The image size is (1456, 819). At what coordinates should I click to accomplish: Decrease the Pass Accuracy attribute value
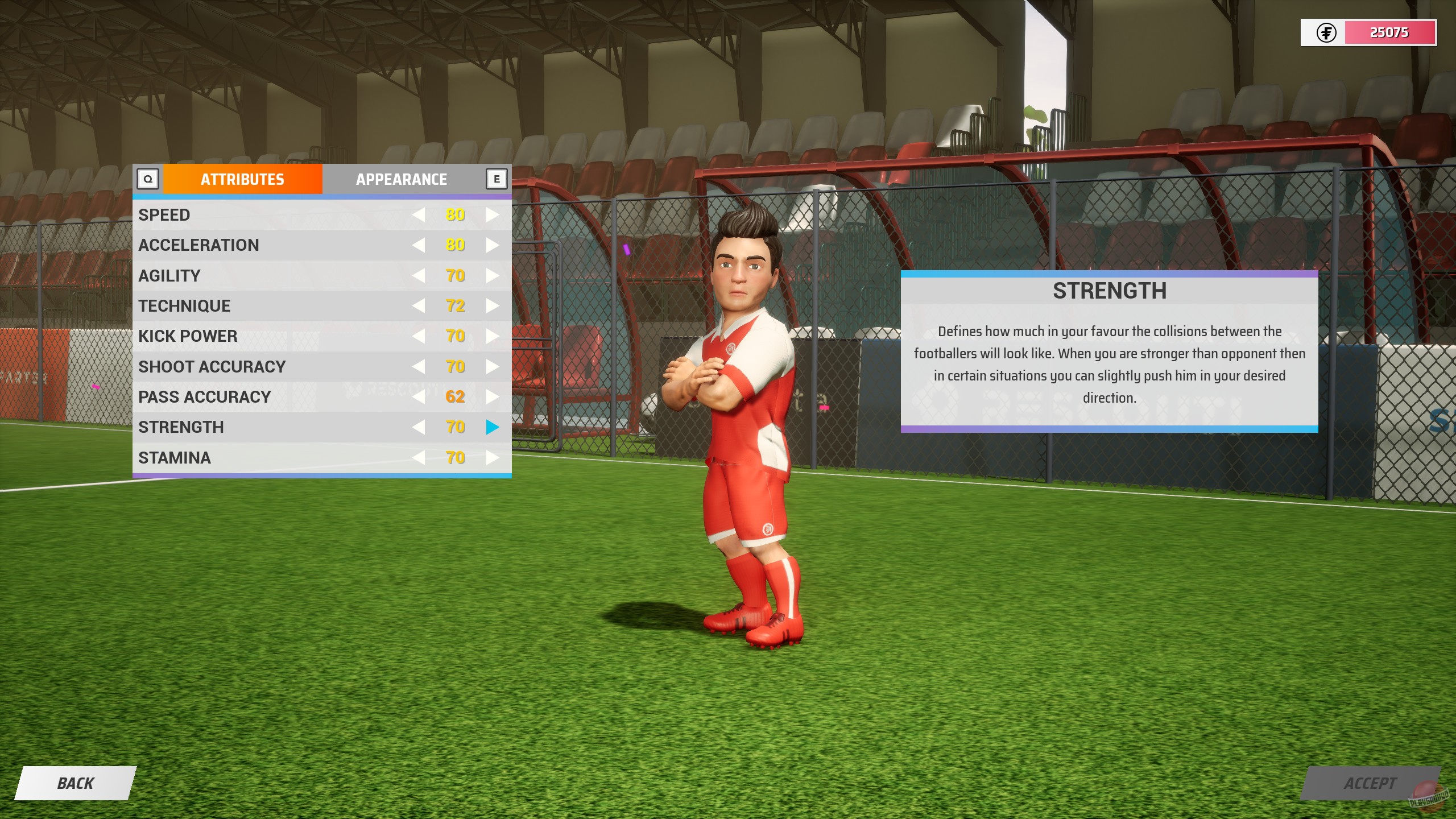pyautogui.click(x=420, y=396)
